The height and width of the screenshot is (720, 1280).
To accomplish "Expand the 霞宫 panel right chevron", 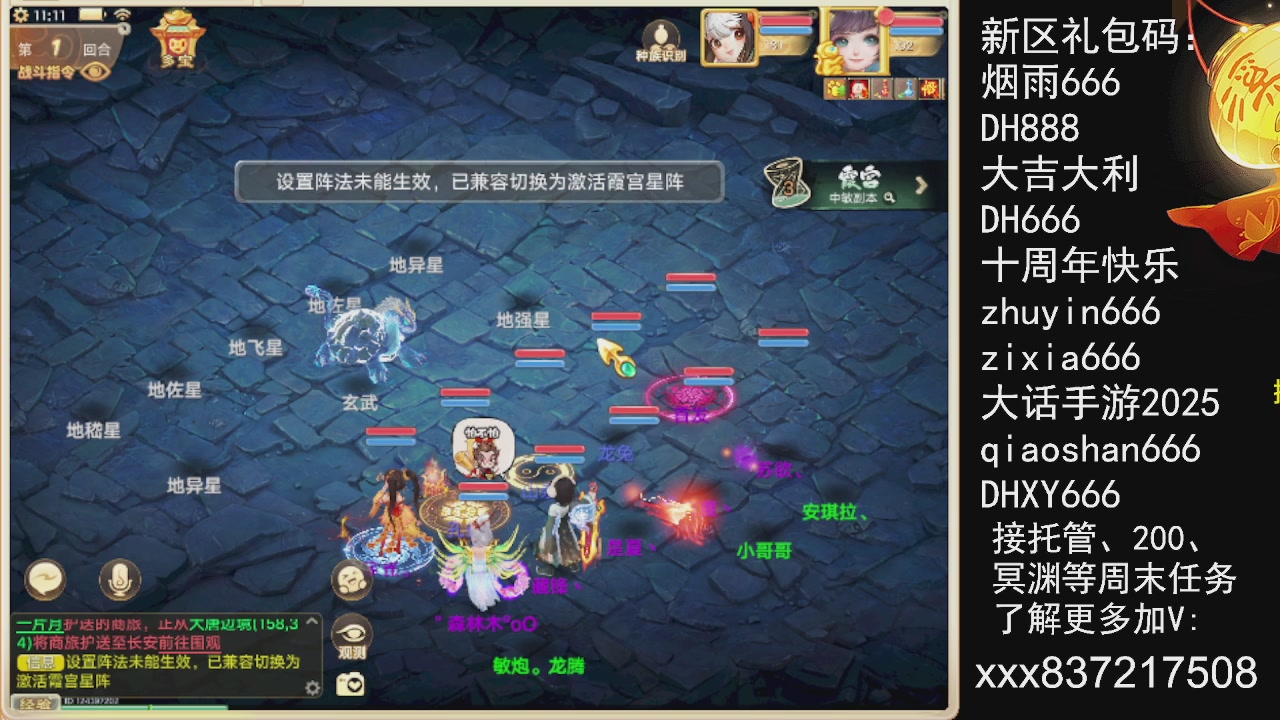I will pyautogui.click(x=921, y=186).
